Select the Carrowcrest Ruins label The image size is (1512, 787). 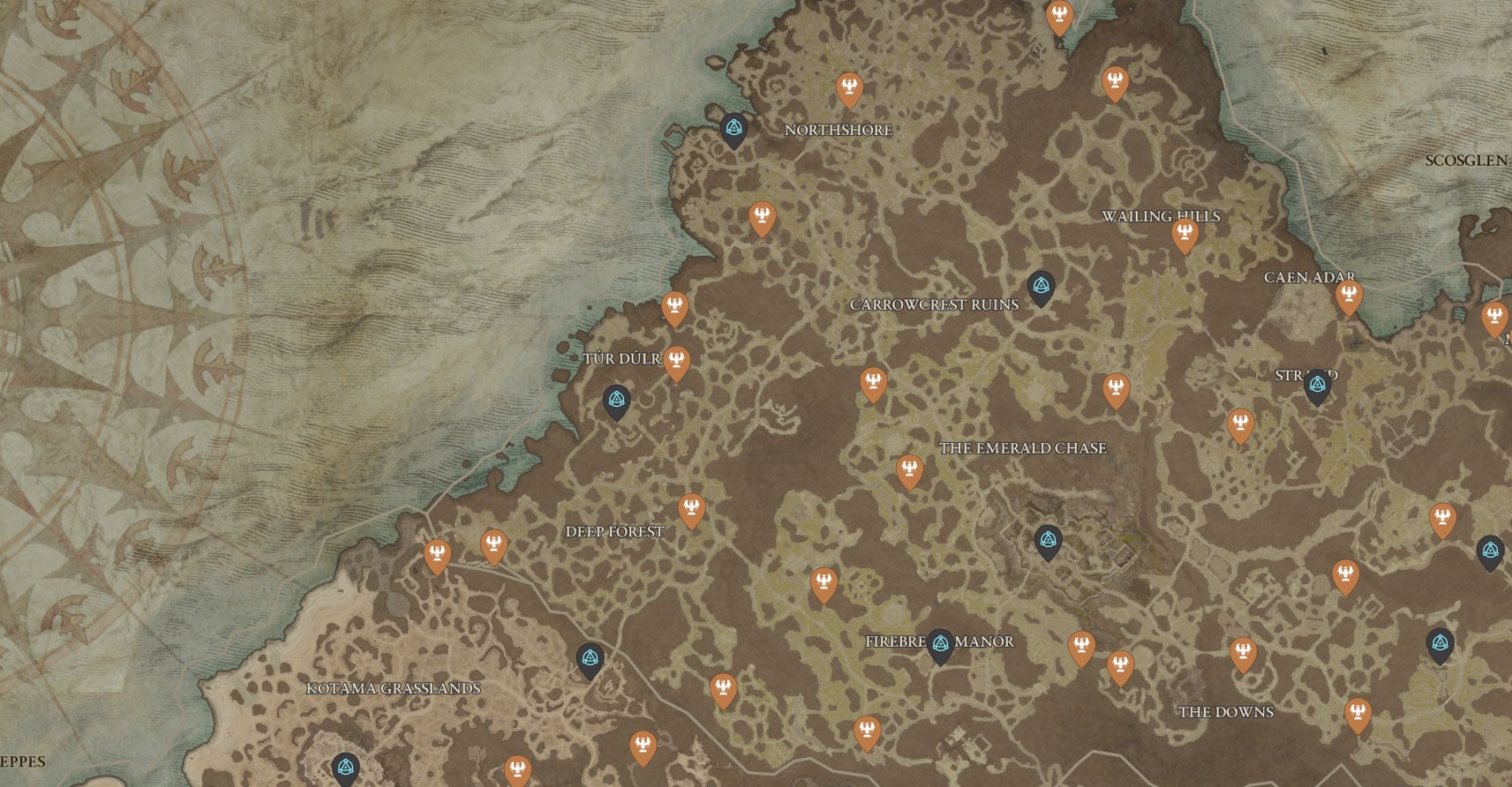934,306
